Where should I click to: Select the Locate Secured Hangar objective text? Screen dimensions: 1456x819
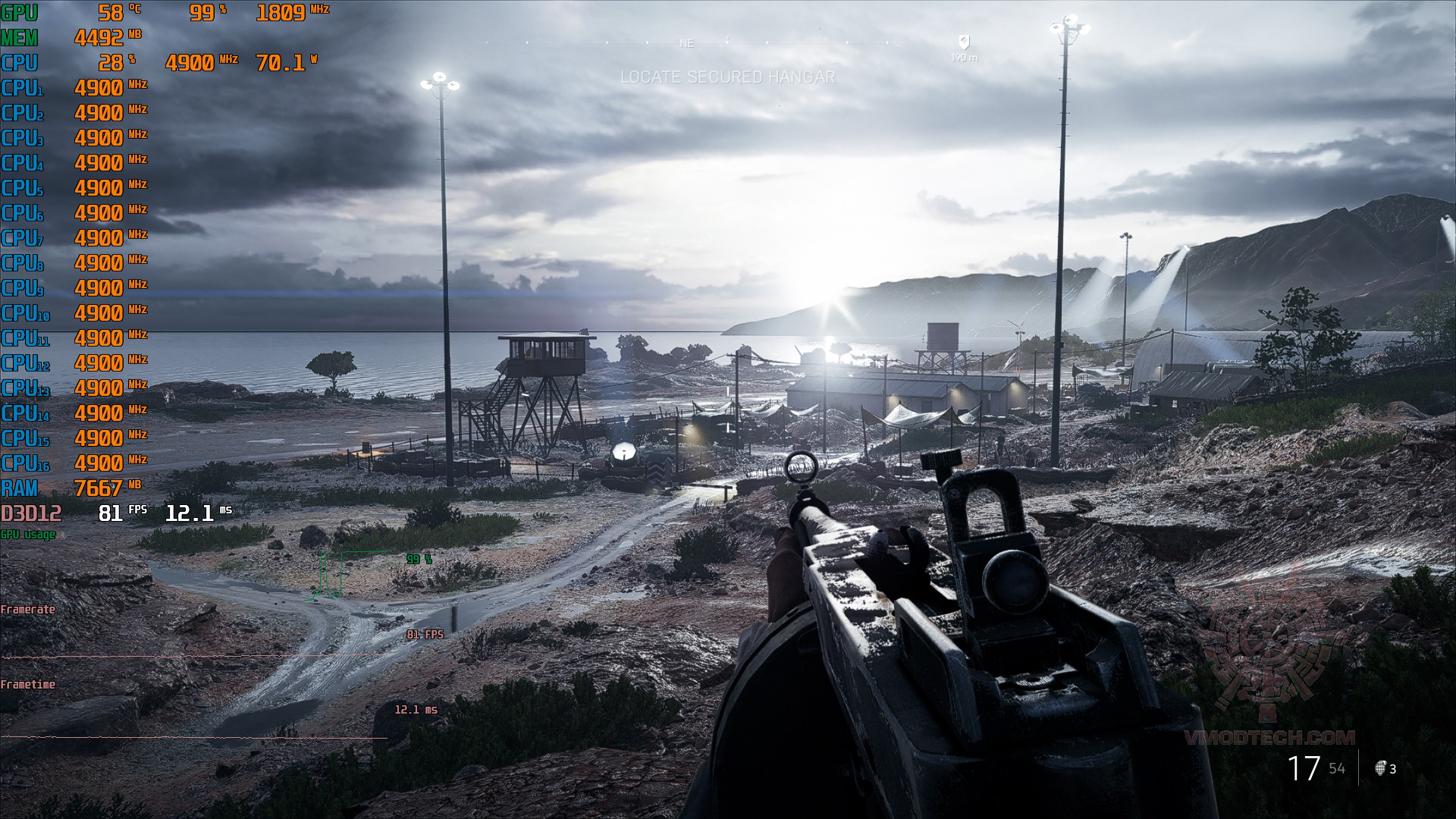coord(727,77)
